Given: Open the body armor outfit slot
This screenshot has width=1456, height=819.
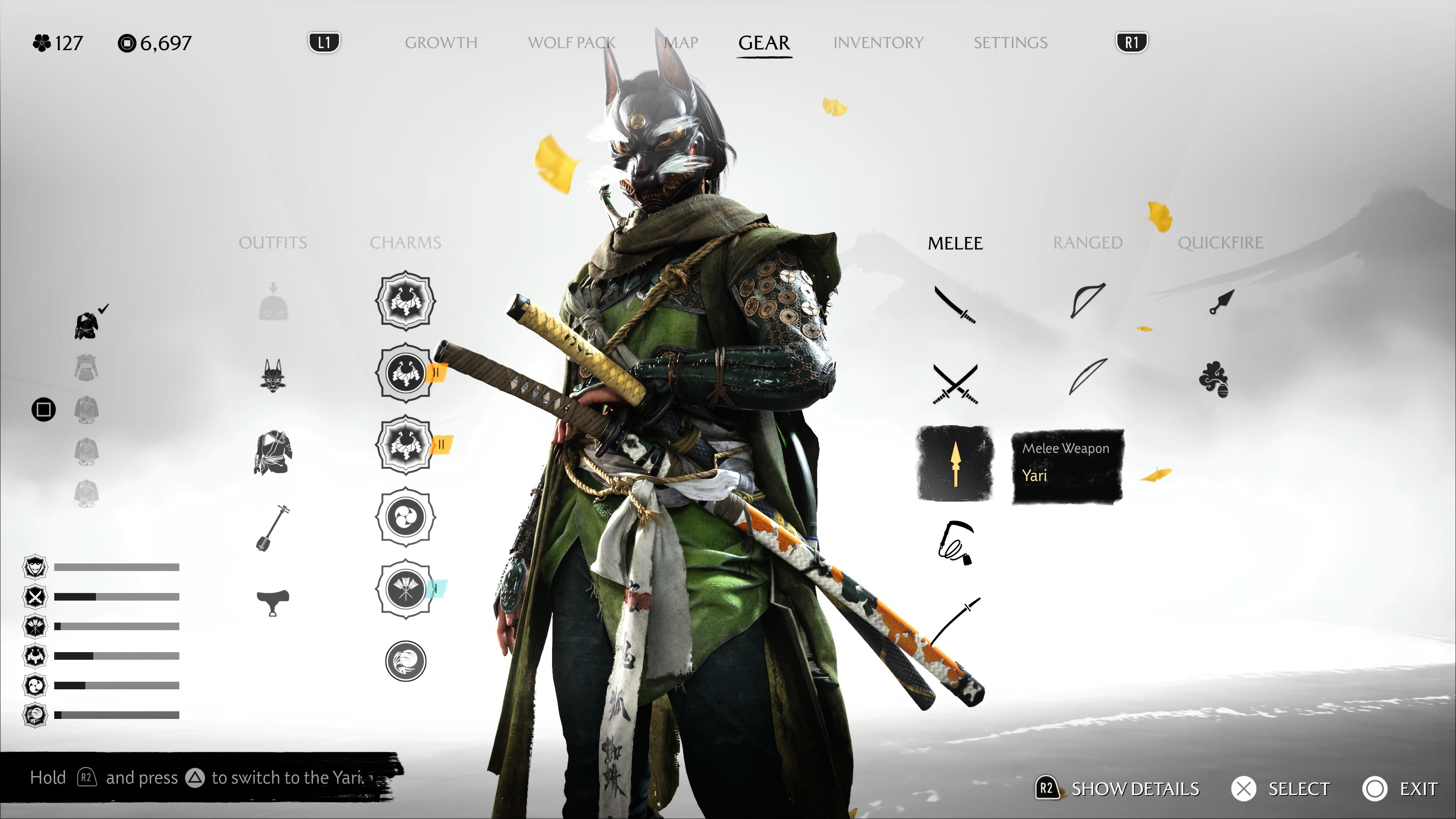Looking at the screenshot, I should pyautogui.click(x=273, y=452).
